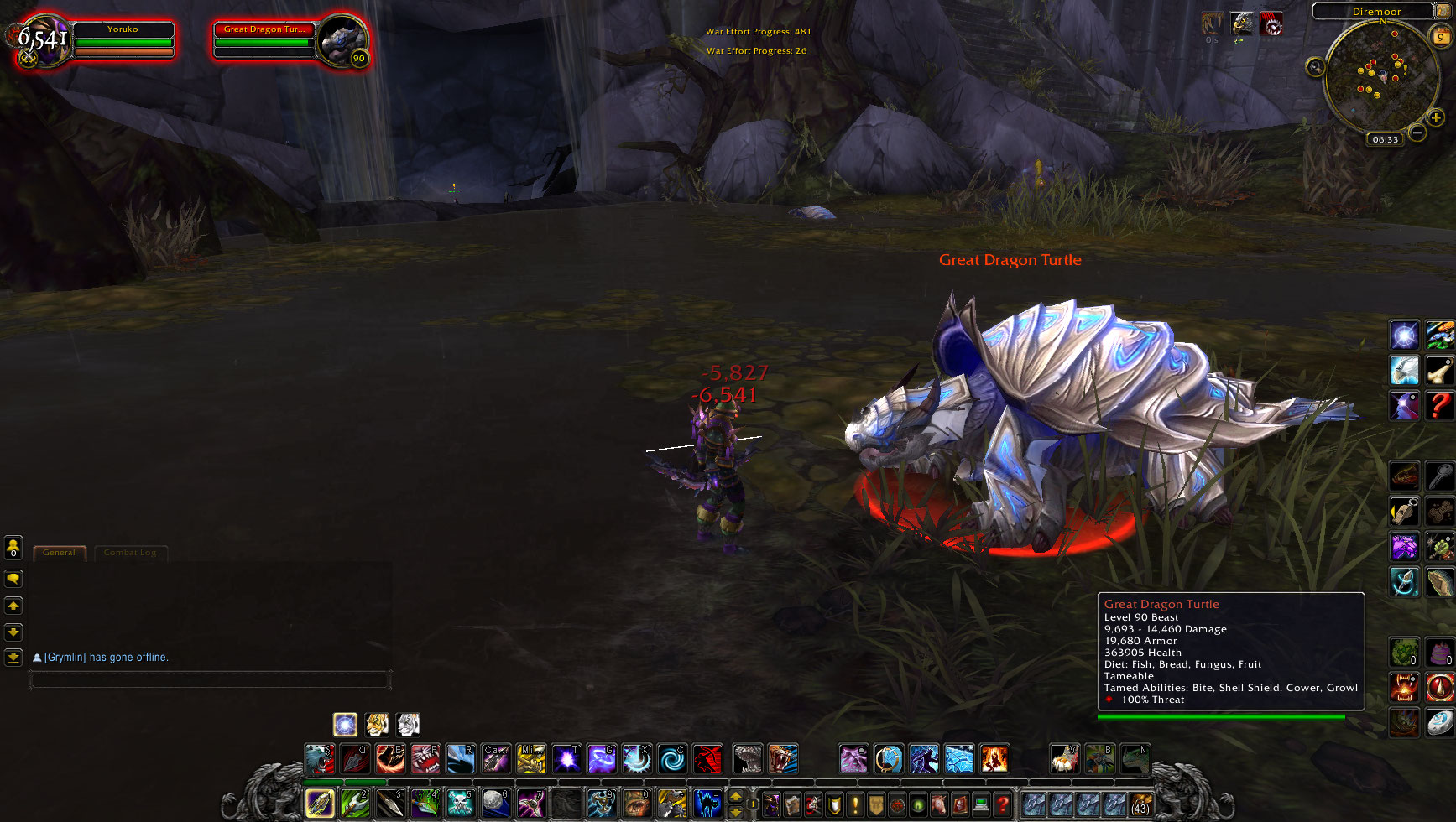Cast the flaming figure ability
This screenshot has width=1456, height=822.
coord(994,759)
